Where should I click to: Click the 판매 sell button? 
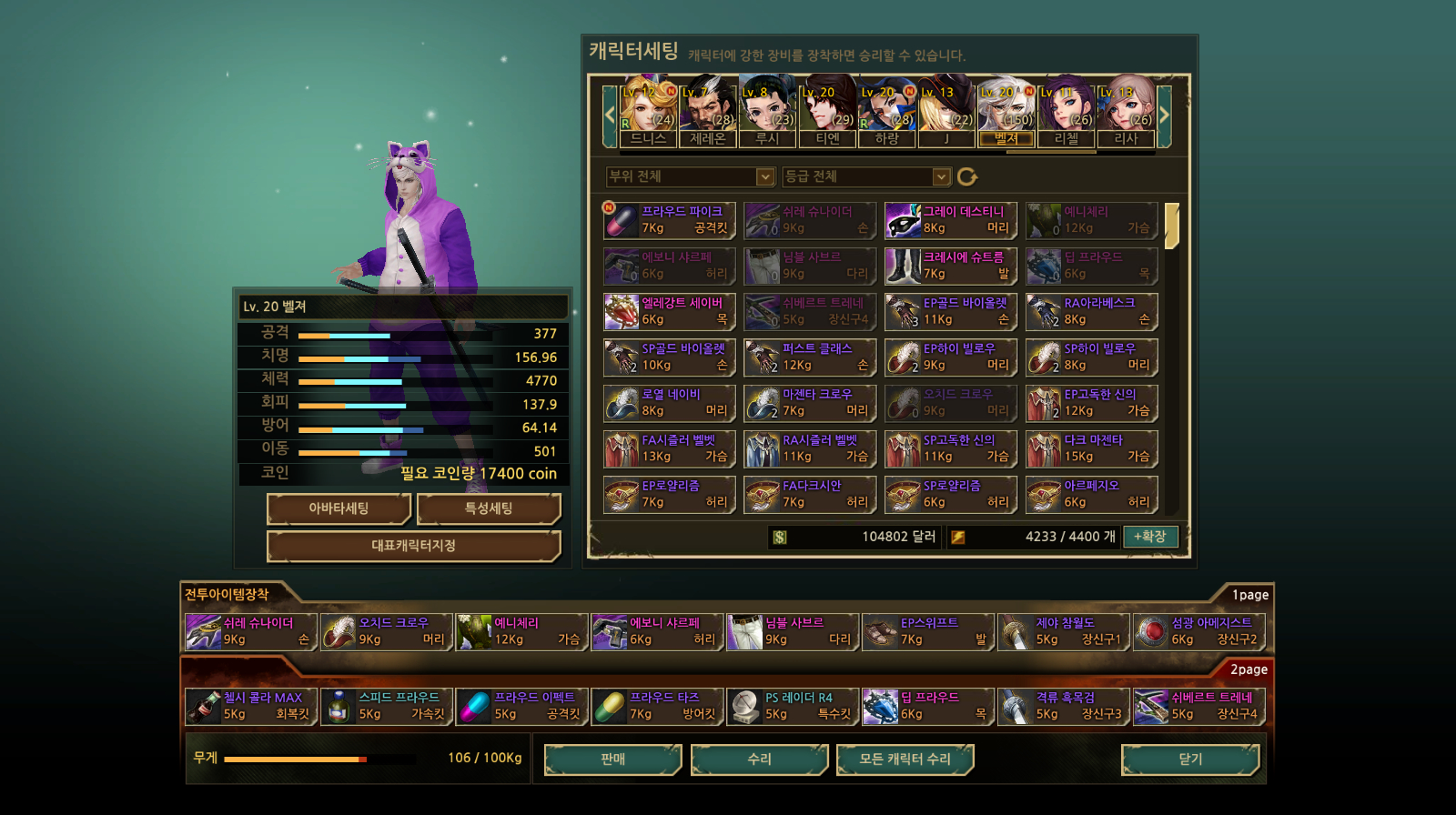pos(612,759)
